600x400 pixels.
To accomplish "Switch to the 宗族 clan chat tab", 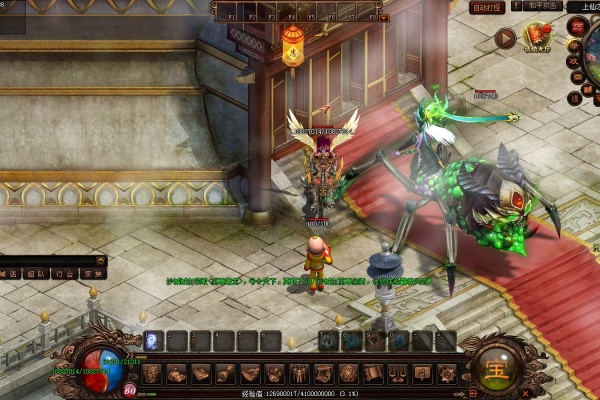I will 92,272.
